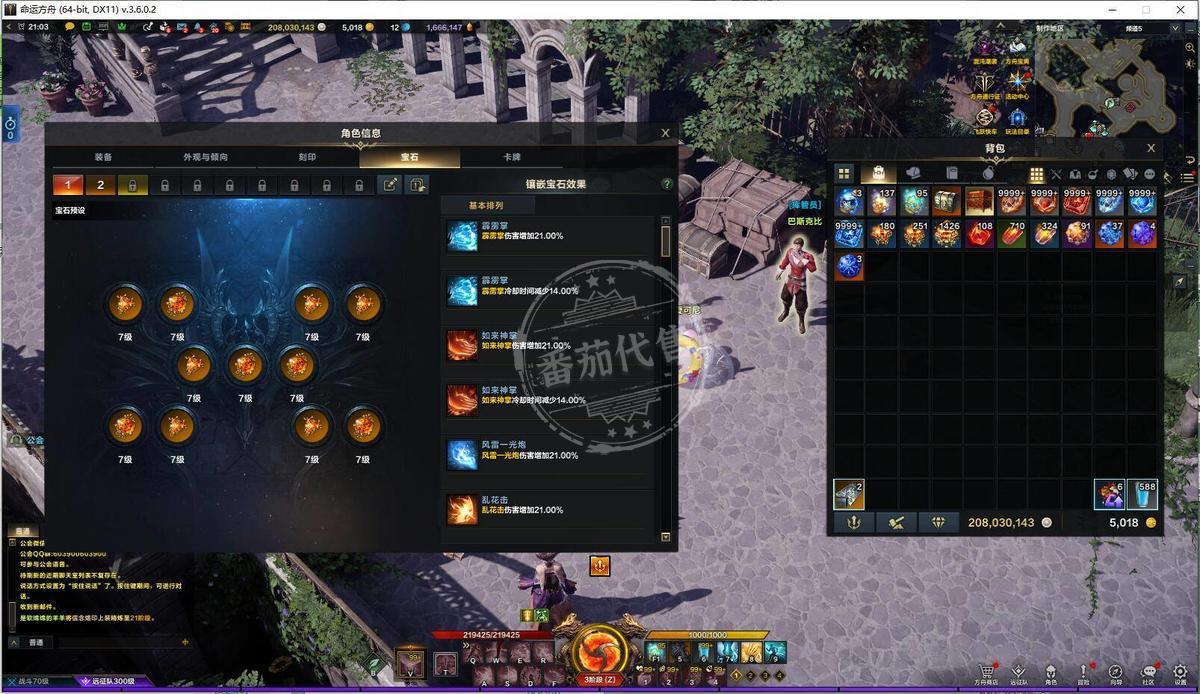
Task: Select the red crystal stack of 108
Action: point(980,234)
